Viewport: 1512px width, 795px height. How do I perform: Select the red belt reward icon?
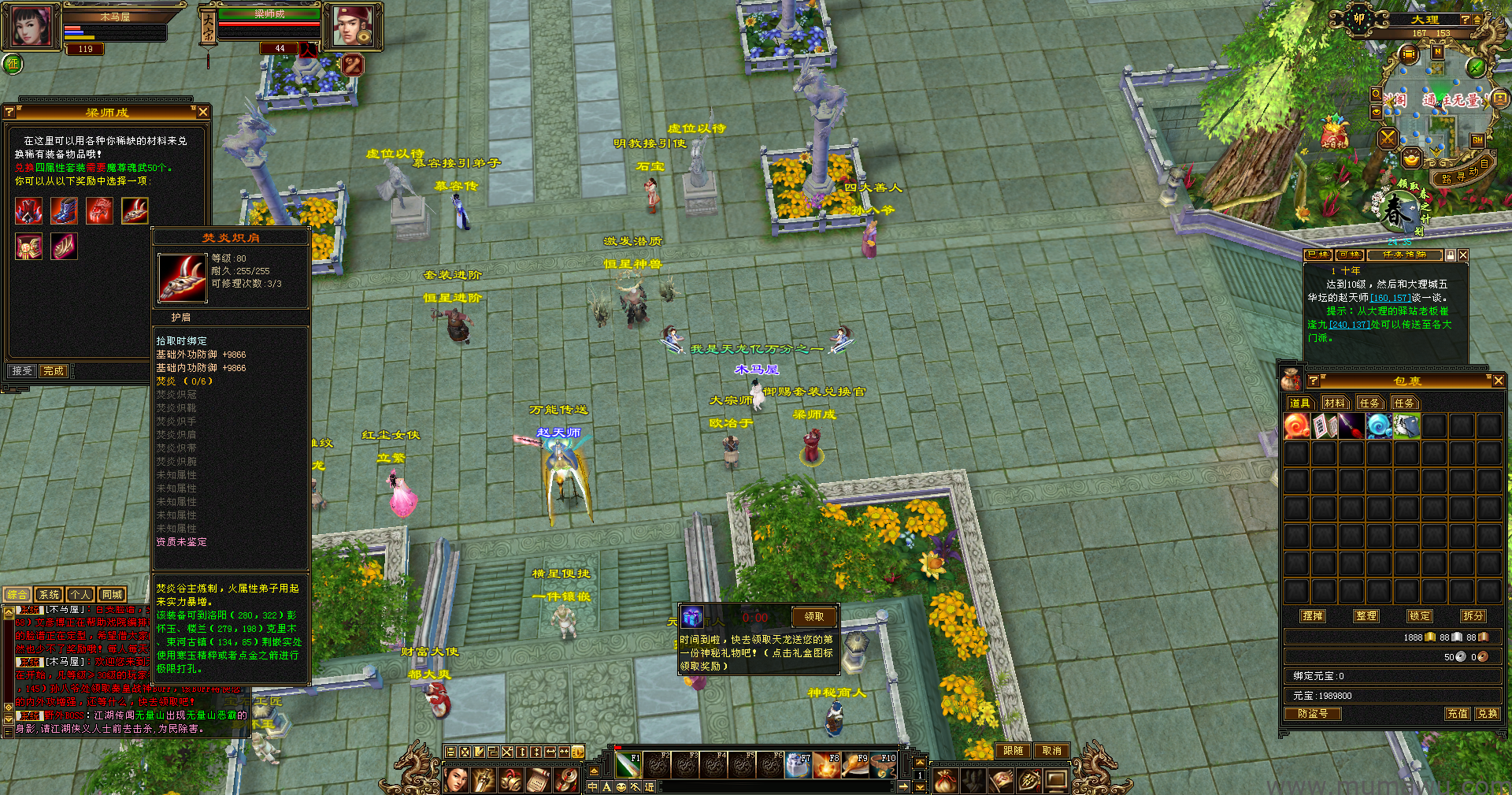[28, 247]
